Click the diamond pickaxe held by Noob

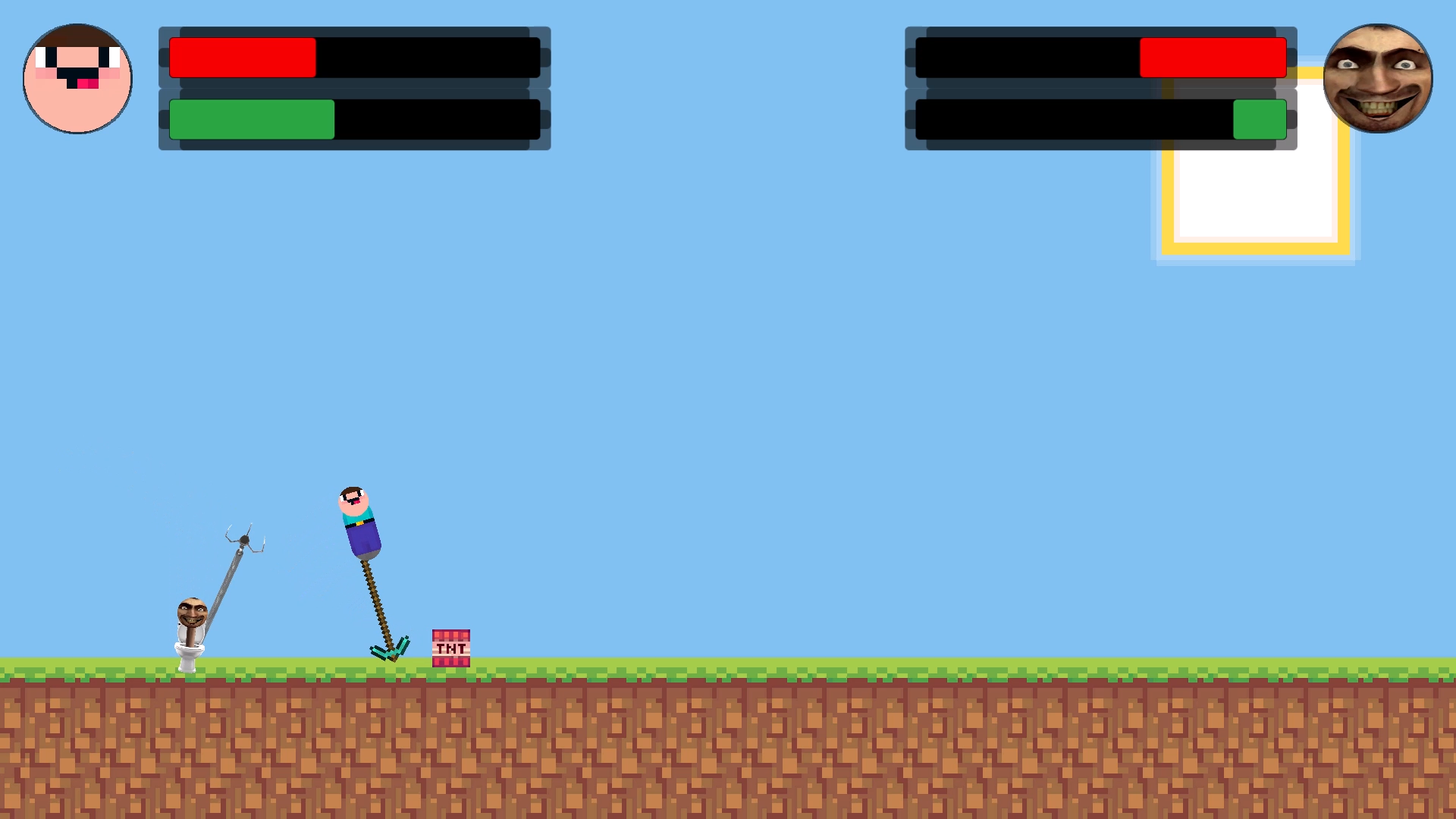click(x=387, y=648)
